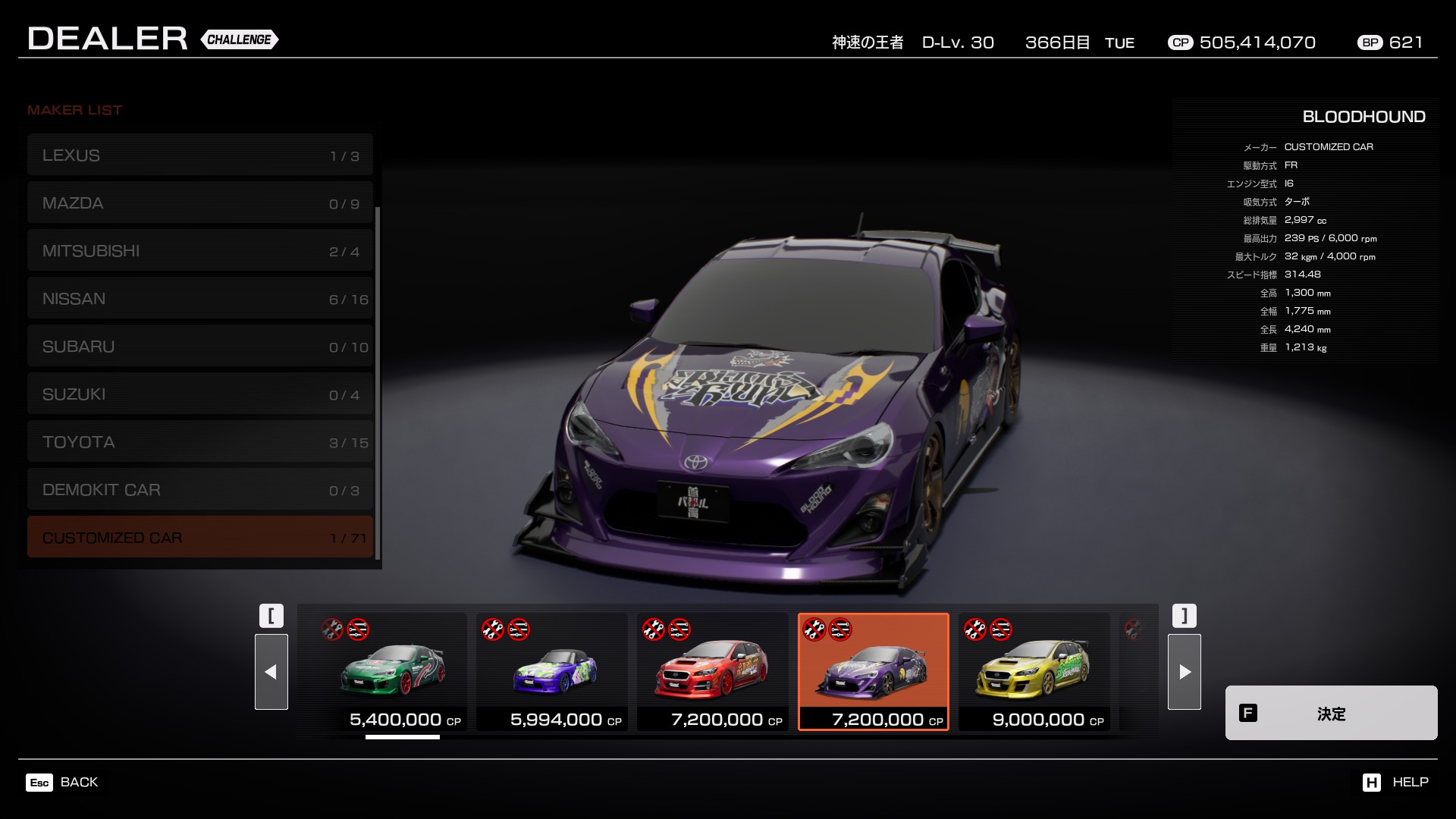This screenshot has height=819, width=1456.
Task: Select the red Subaru wagon thumbnail
Action: click(713, 672)
